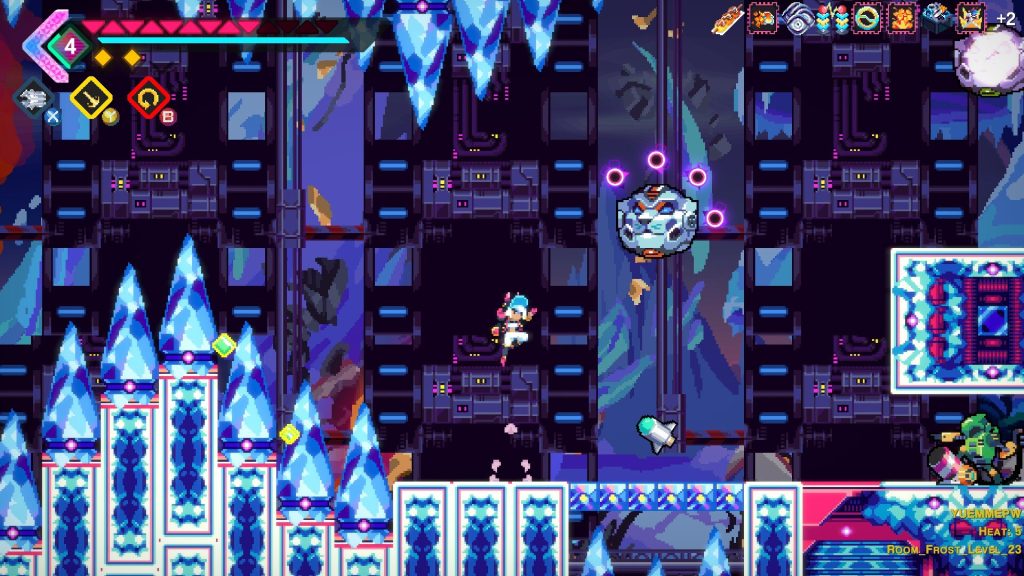This screenshot has width=1024, height=576.
Task: Select the yellow crown character augment
Action: pos(970,17)
